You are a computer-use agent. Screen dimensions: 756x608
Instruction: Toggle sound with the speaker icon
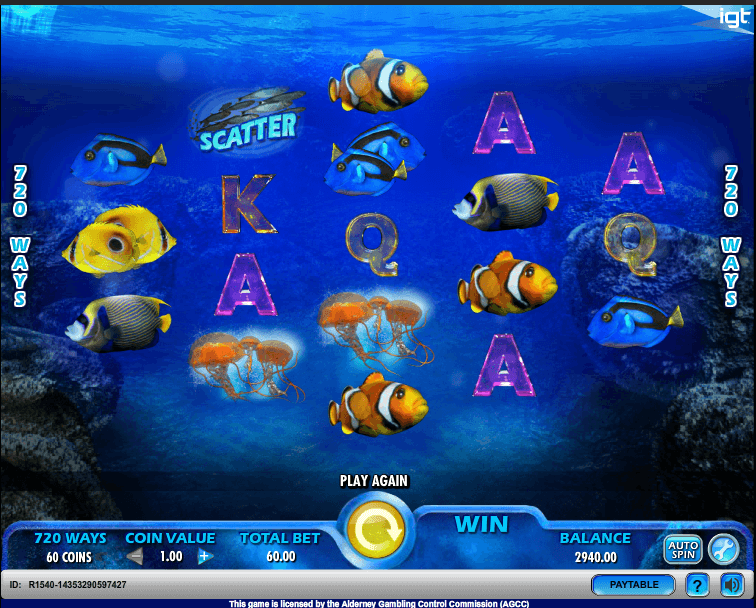coord(732,584)
